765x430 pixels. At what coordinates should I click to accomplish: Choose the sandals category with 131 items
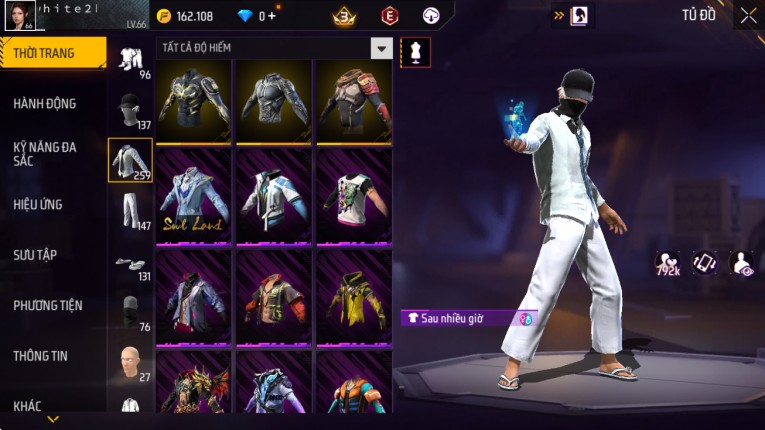pos(129,264)
